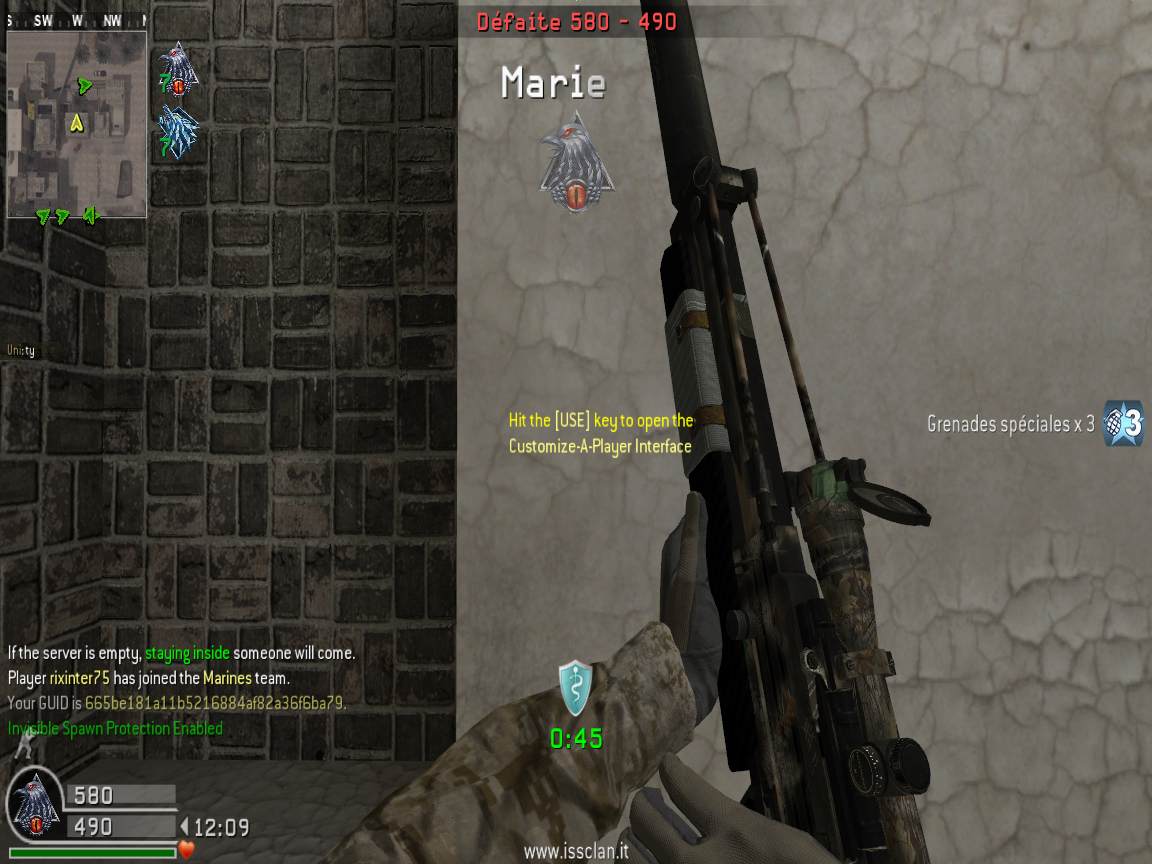The image size is (1152, 864).
Task: Click the eagle emblem under Marie's name
Action: coord(575,164)
